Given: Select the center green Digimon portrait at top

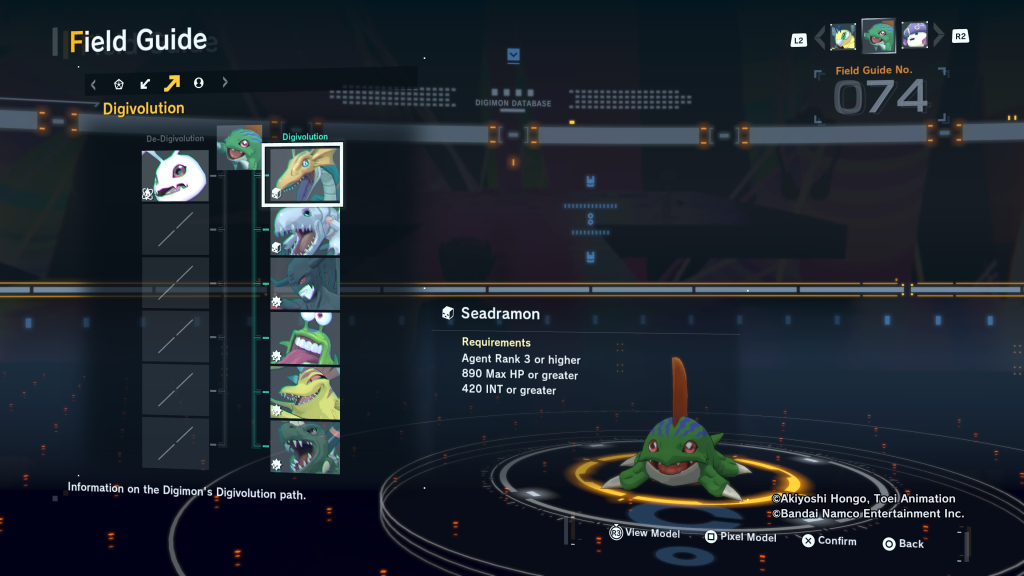Looking at the screenshot, I should click(878, 36).
